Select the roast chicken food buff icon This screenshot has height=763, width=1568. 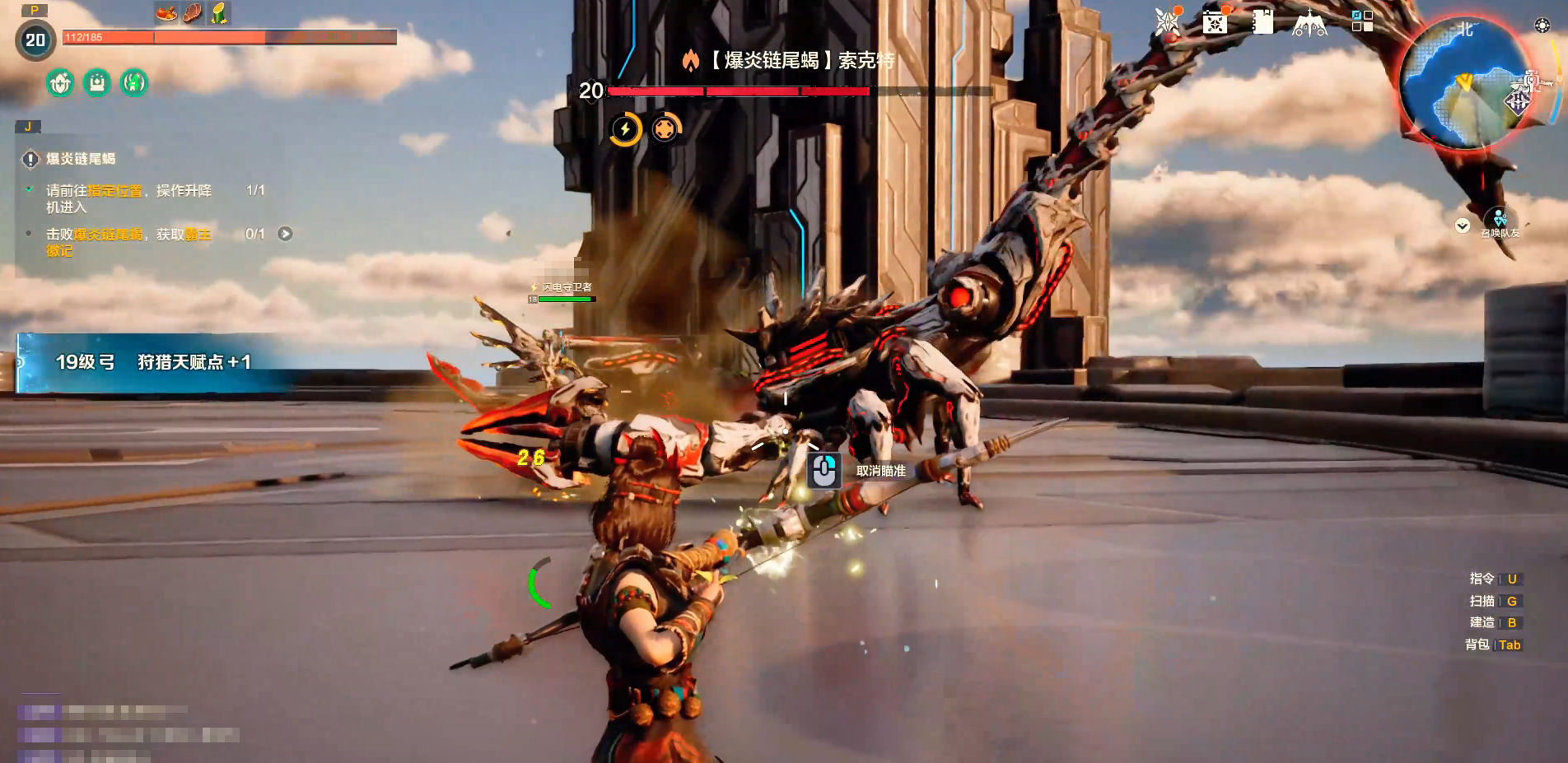tap(166, 13)
